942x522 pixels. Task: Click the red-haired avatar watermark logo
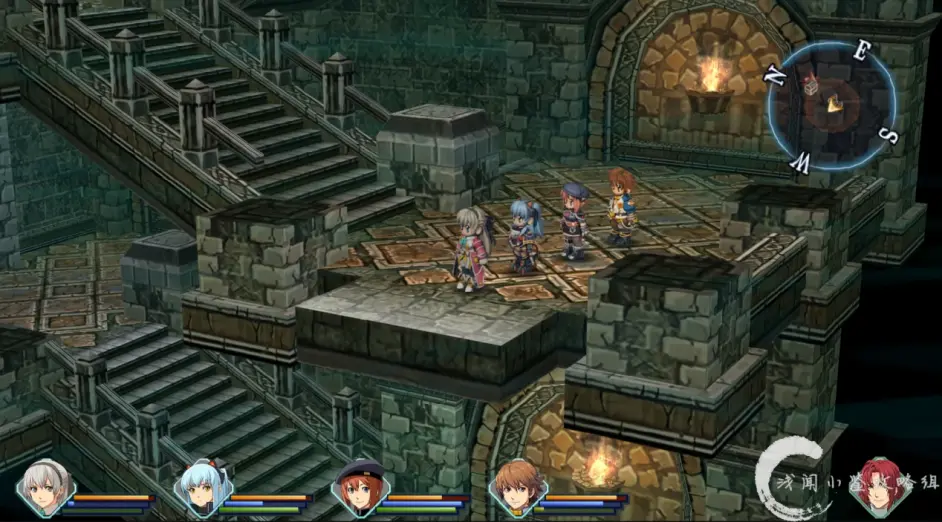(x=877, y=486)
